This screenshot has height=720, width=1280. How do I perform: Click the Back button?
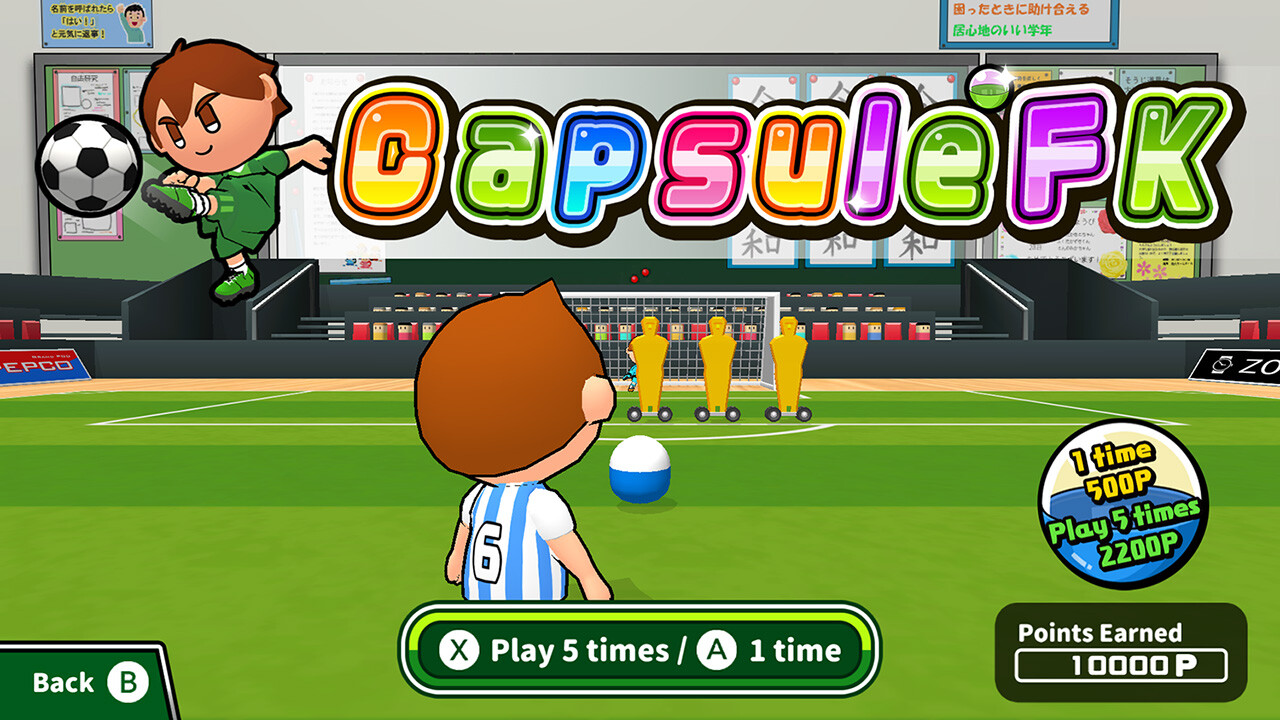65,681
